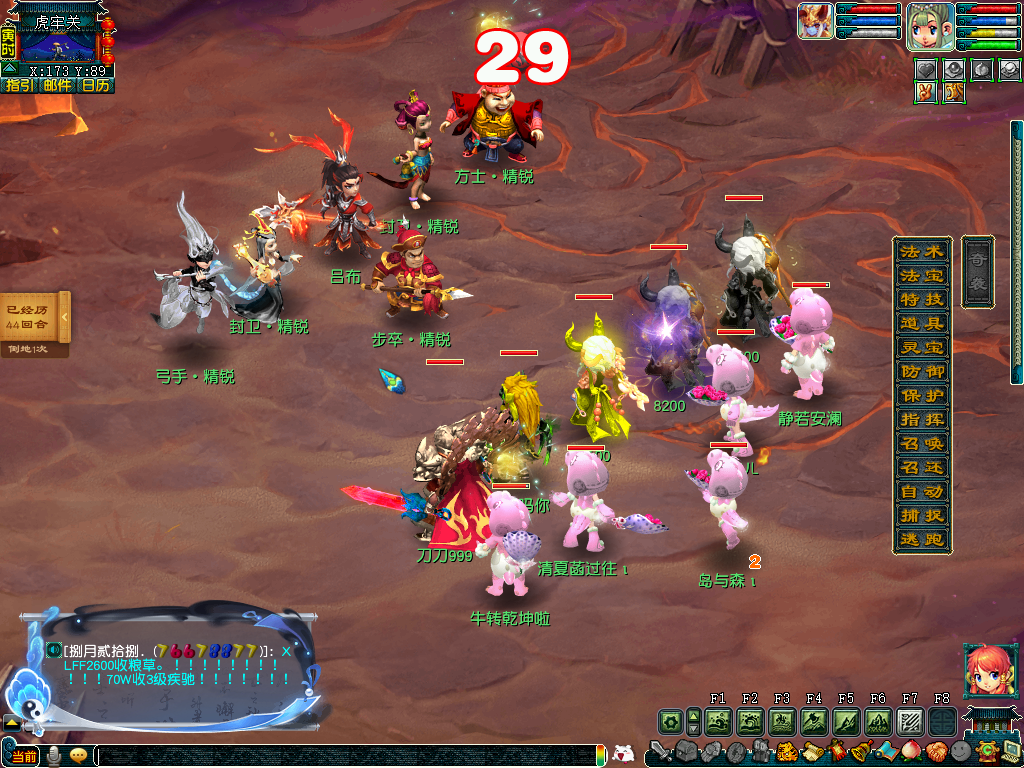Open the 特技 special skills menu
This screenshot has height=768, width=1024.
pos(921,299)
